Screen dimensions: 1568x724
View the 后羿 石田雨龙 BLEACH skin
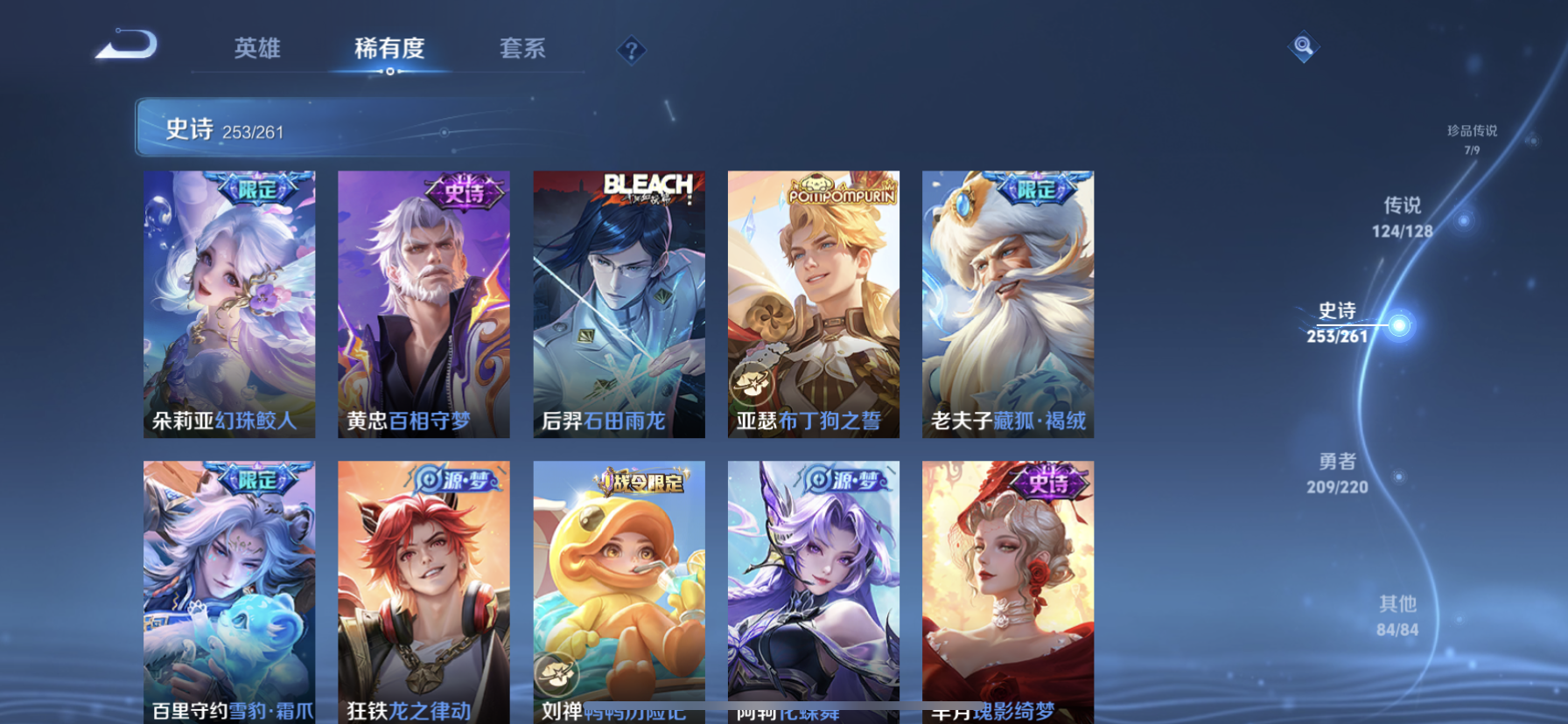(x=619, y=303)
